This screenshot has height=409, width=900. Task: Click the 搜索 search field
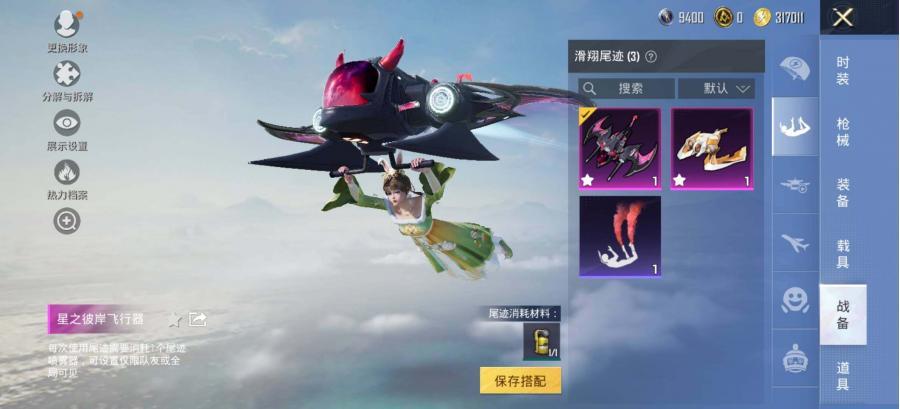click(x=627, y=88)
